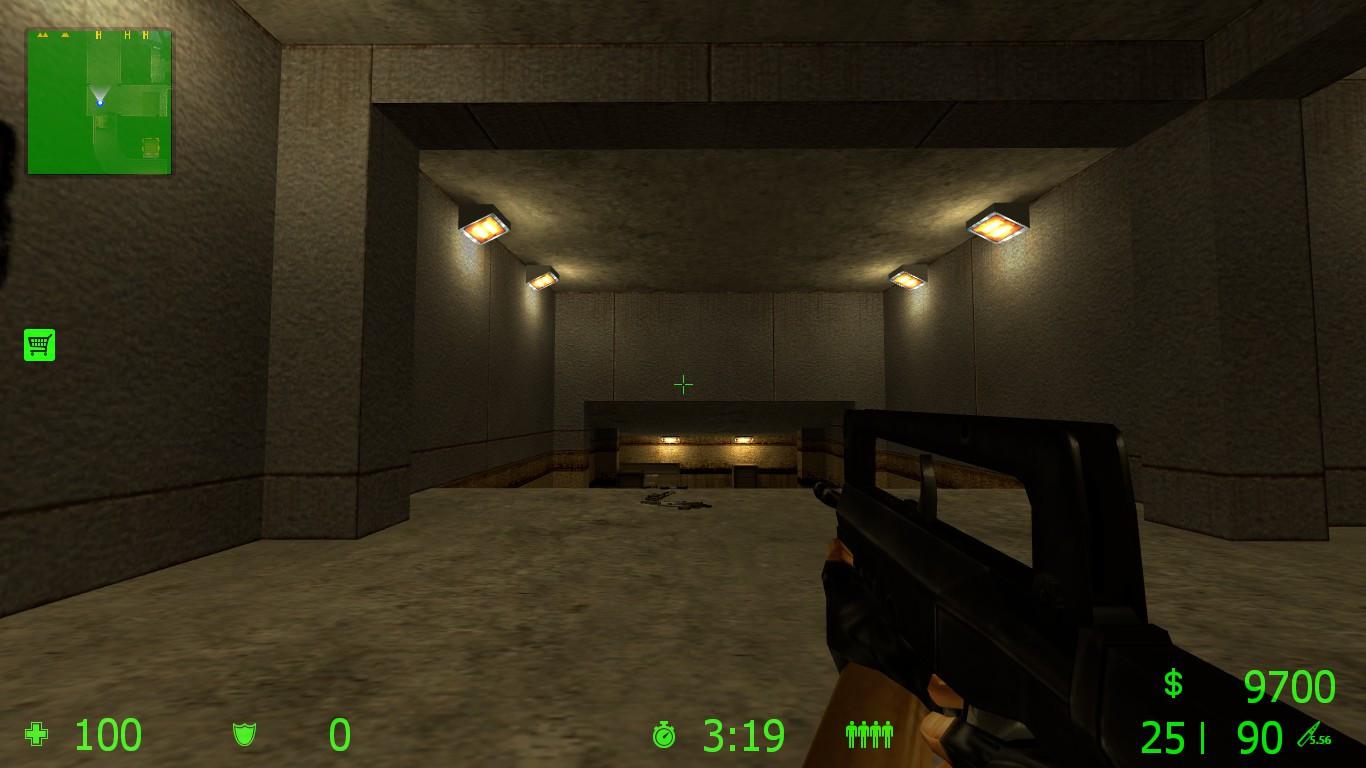Screen dimensions: 1366x768
Task: Click the round timer stopwatch icon
Action: click(663, 737)
